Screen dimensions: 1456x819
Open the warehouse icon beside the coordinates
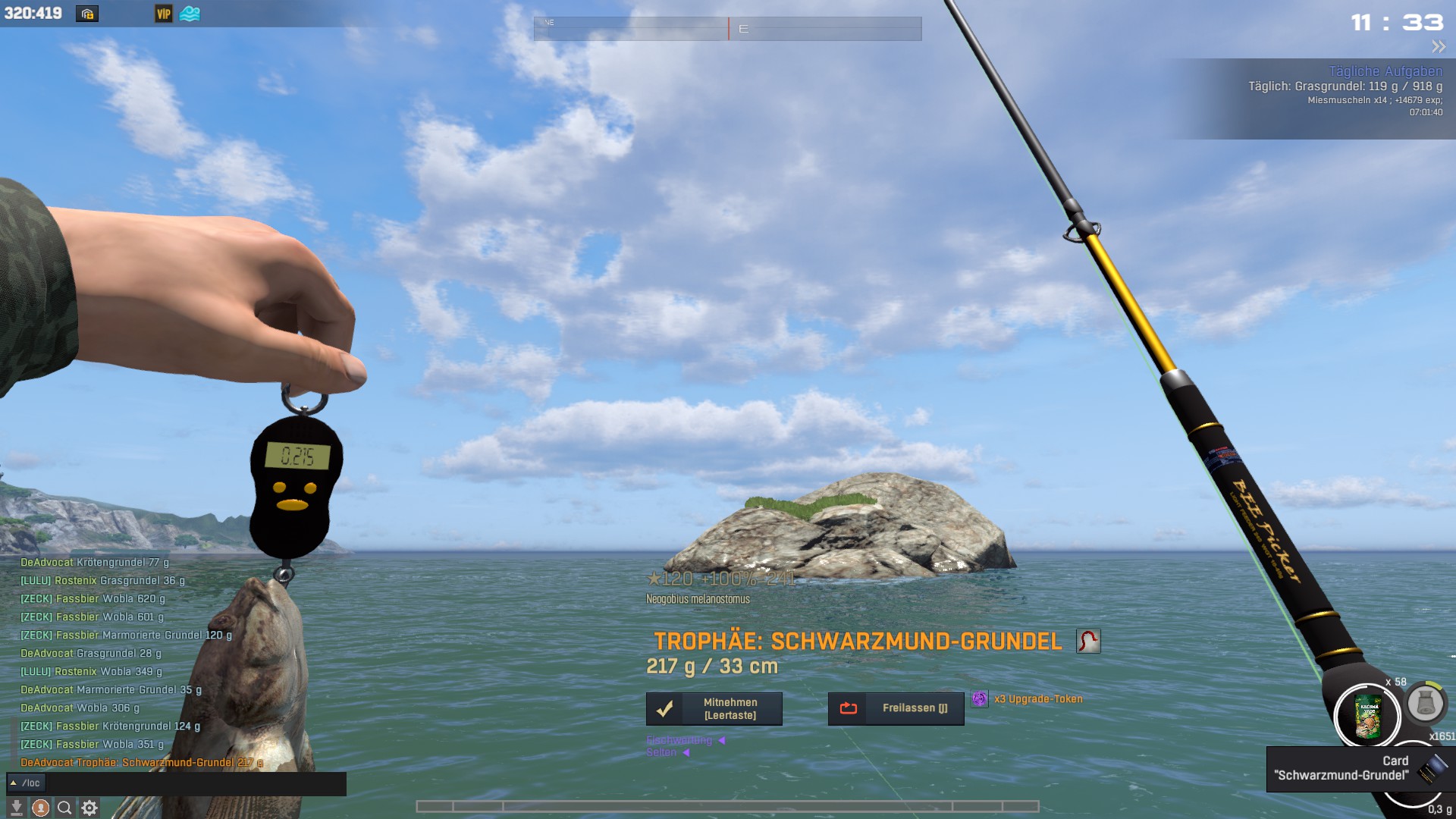[x=87, y=14]
